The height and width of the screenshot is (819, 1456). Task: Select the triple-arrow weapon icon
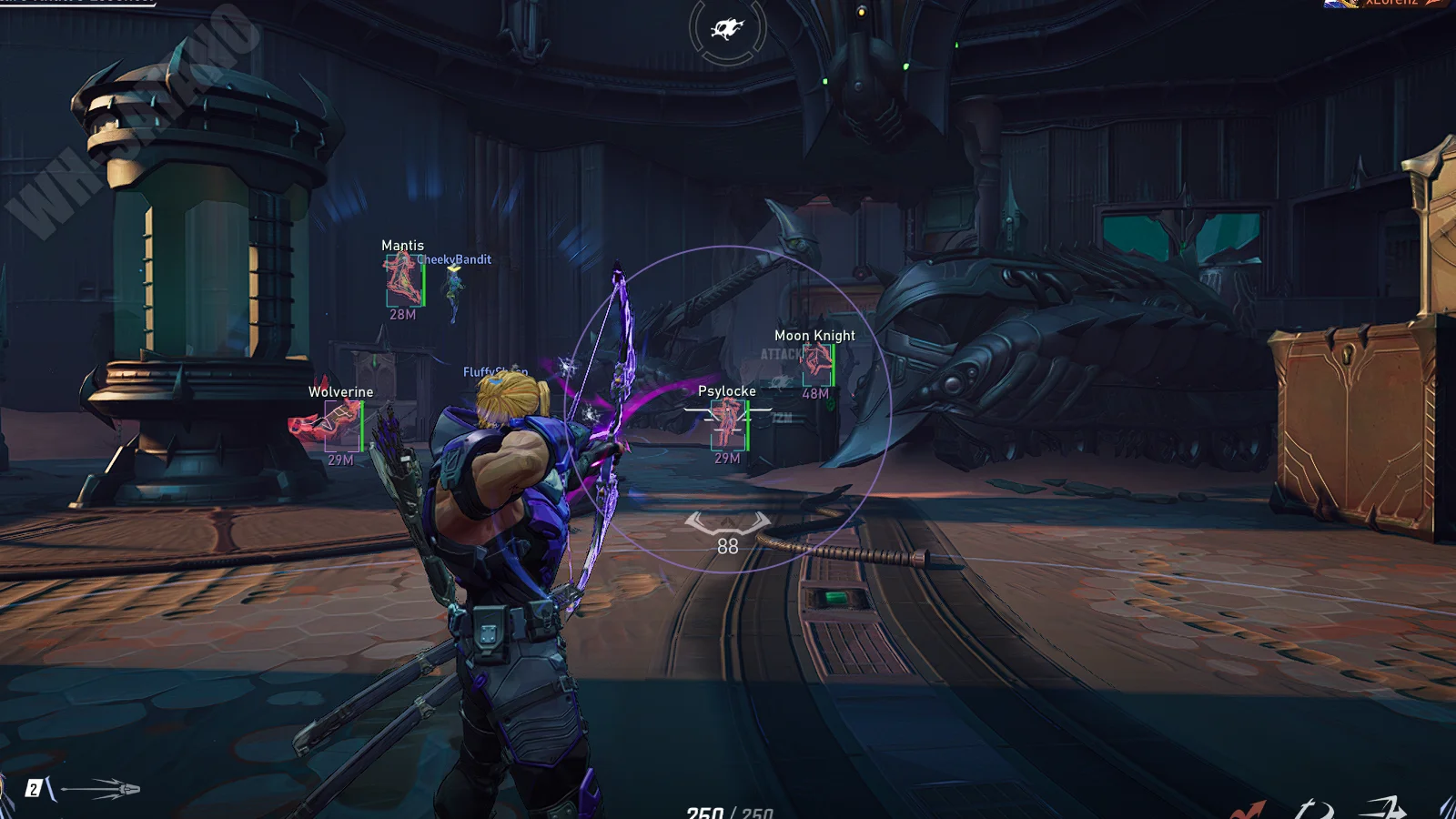click(x=100, y=788)
